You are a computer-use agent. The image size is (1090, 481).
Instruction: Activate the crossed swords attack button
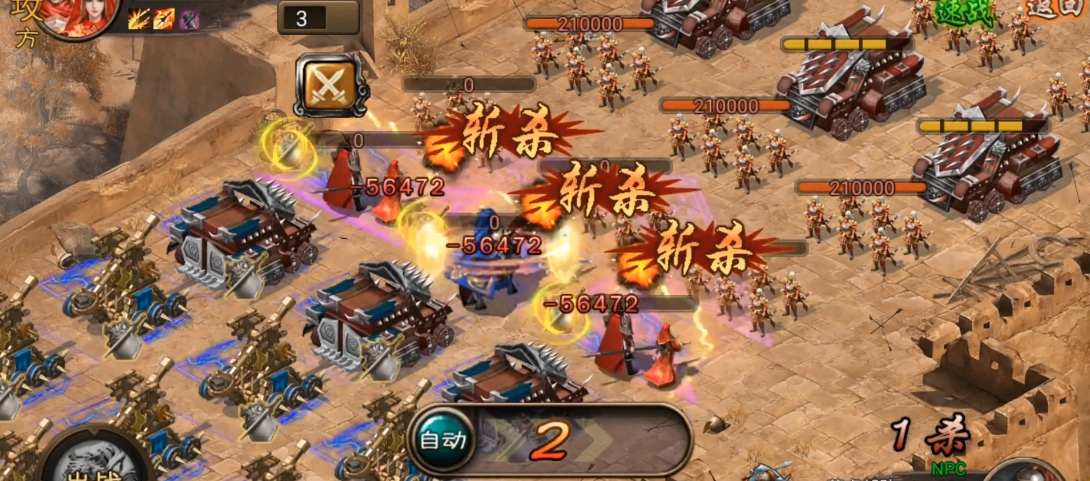pos(329,85)
